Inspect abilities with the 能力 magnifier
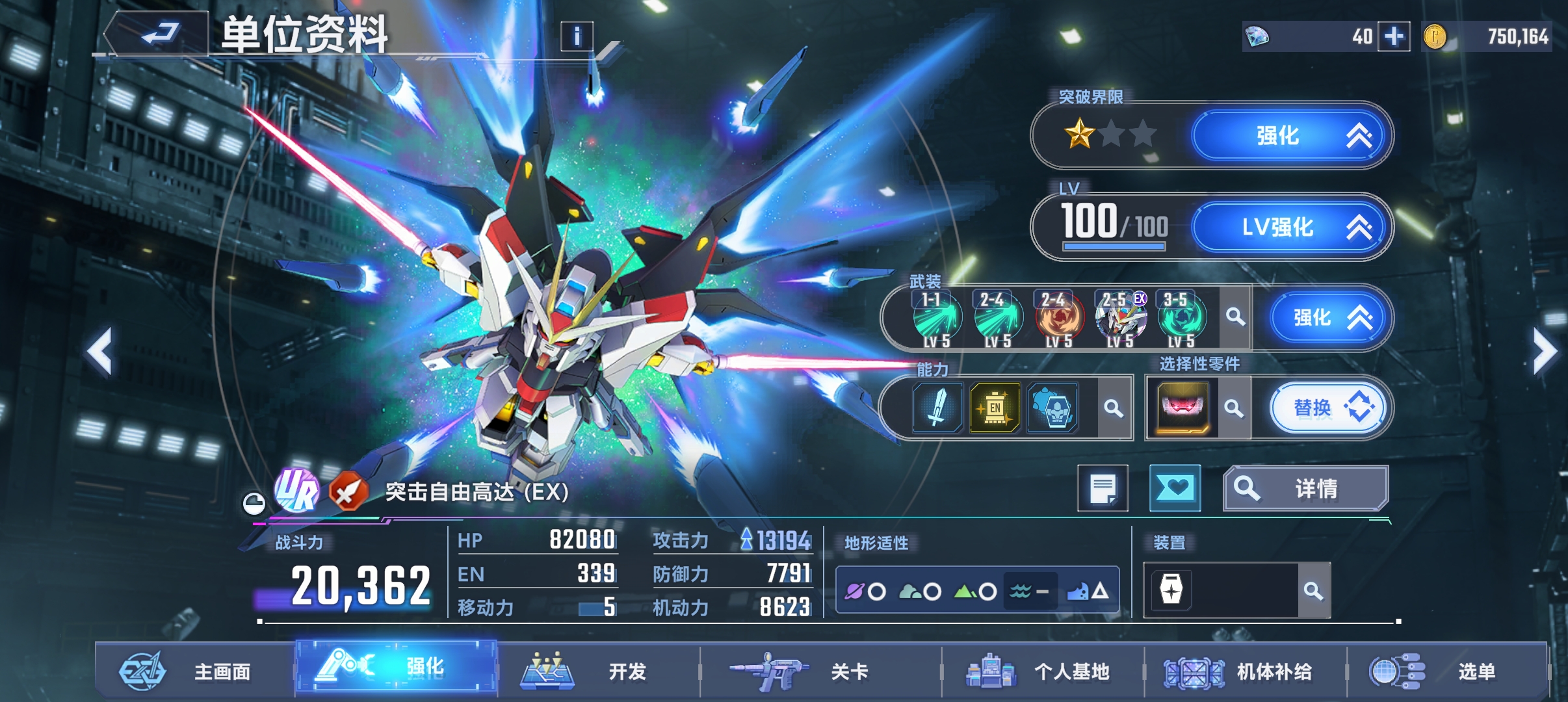1568x702 pixels. coord(1114,408)
